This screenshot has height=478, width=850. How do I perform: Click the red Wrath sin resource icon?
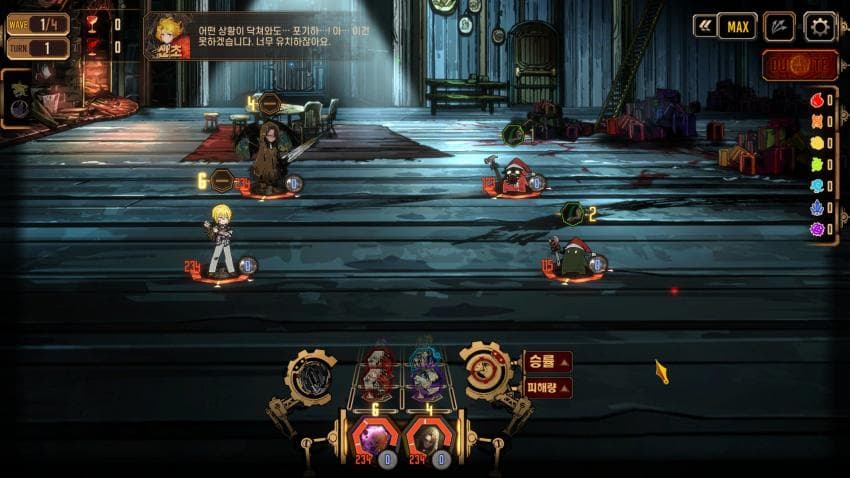tap(816, 100)
